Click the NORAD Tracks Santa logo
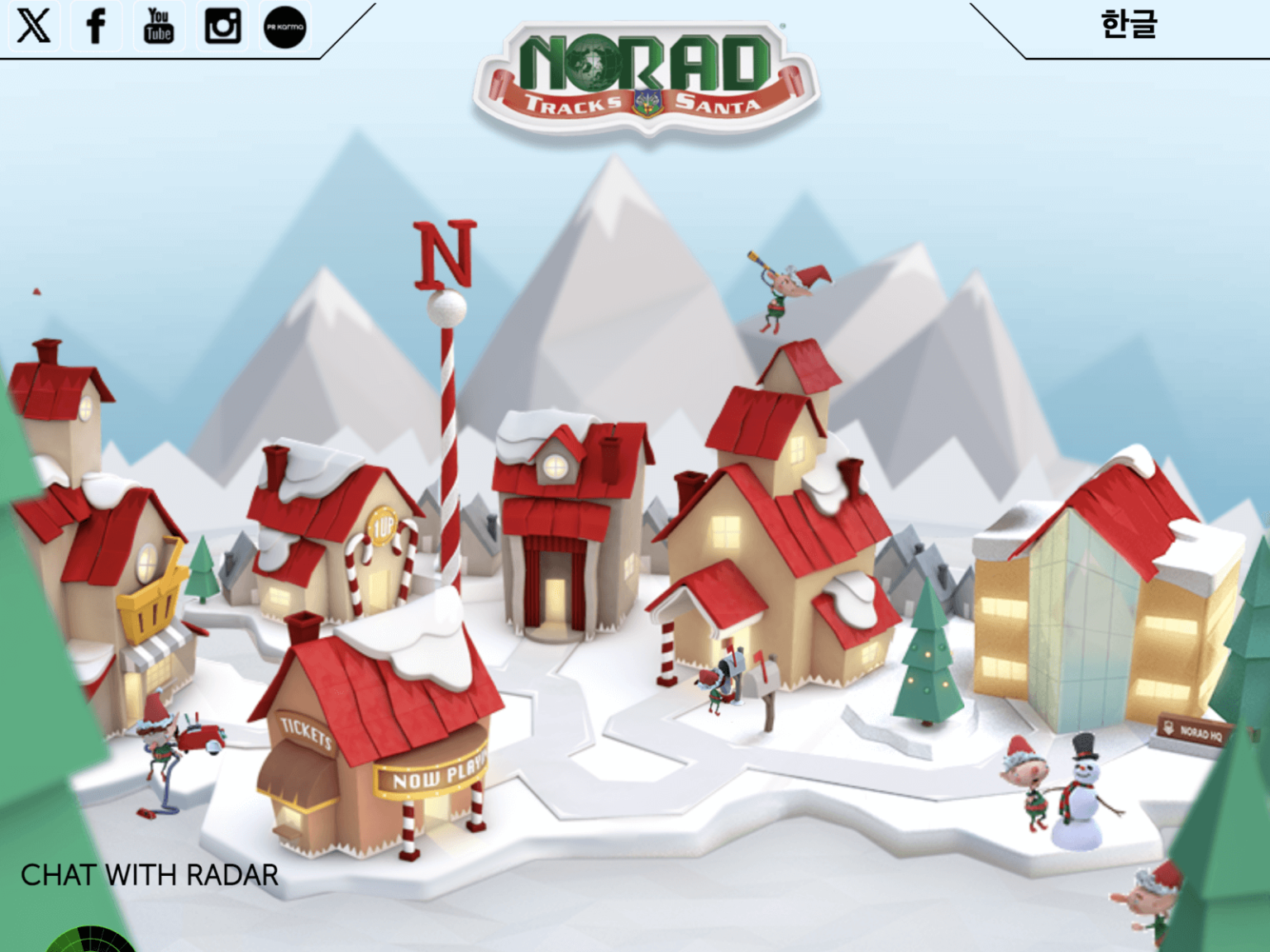Viewport: 1270px width, 952px height. [646, 77]
